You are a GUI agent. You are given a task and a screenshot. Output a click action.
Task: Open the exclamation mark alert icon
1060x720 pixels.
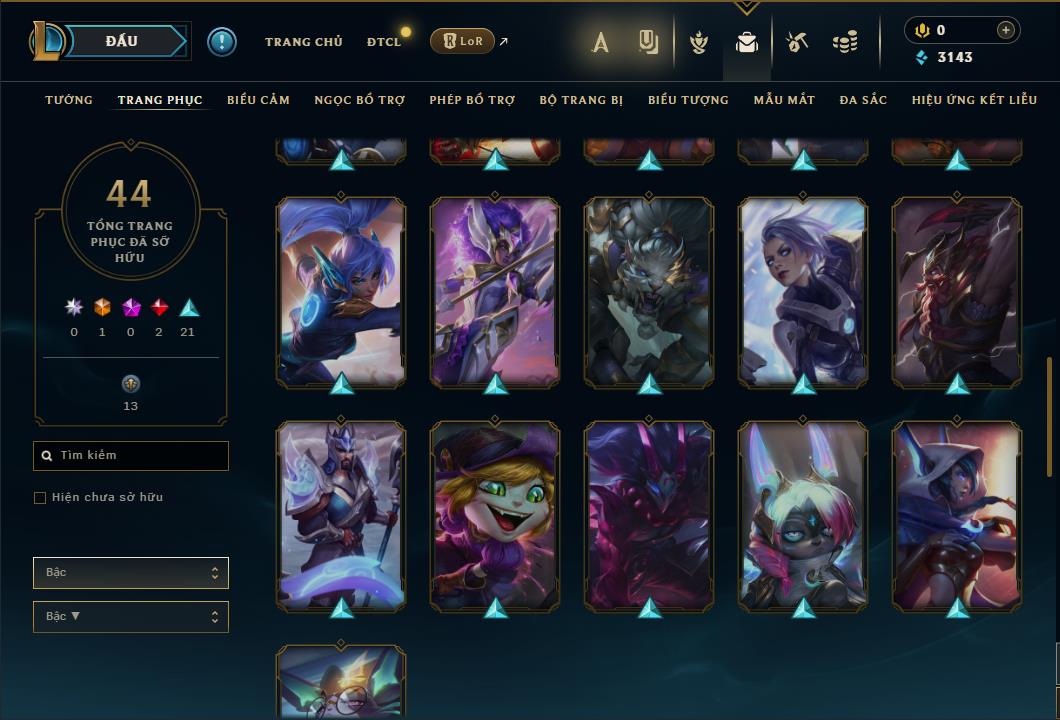[x=222, y=42]
